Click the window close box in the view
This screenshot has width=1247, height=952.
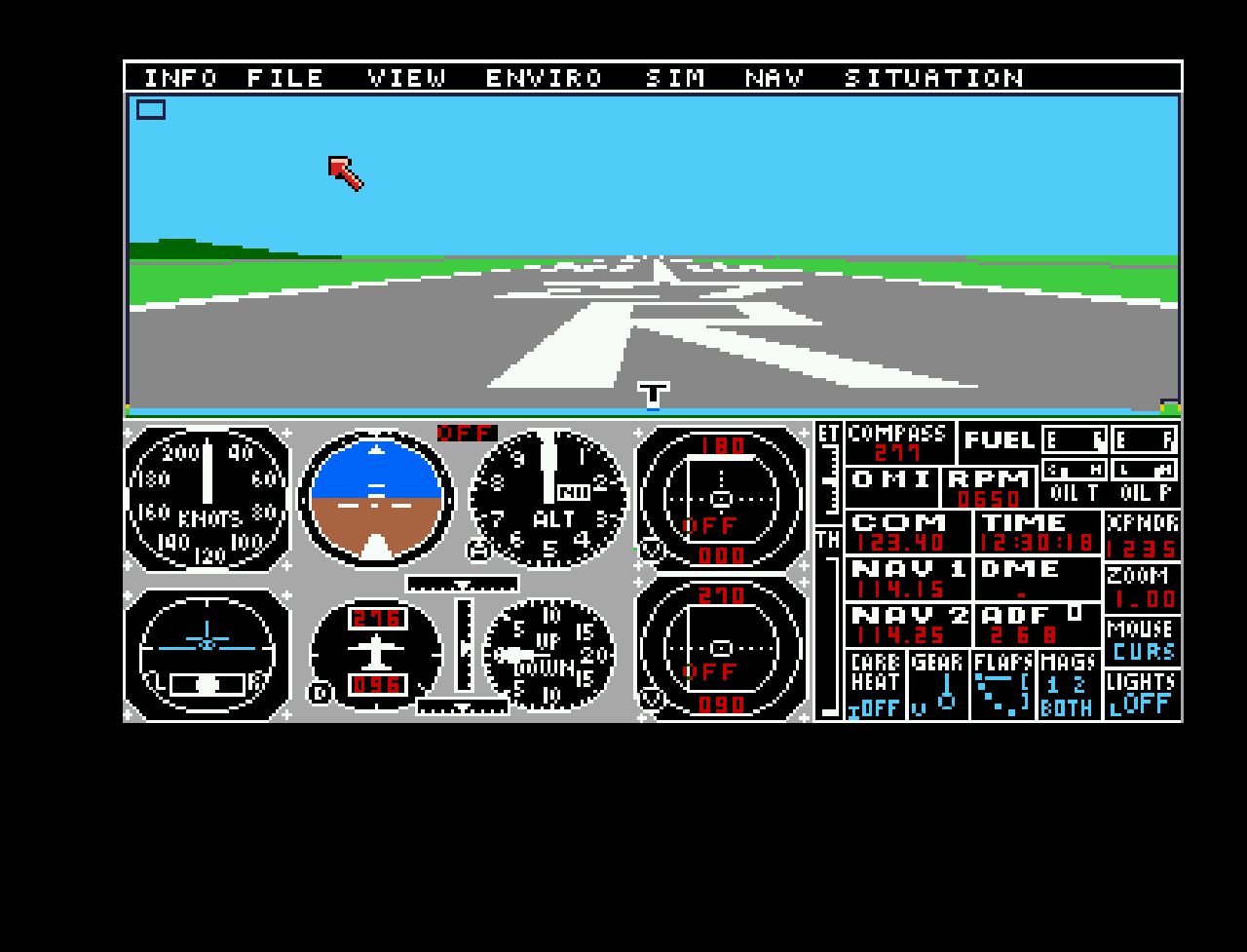point(151,110)
